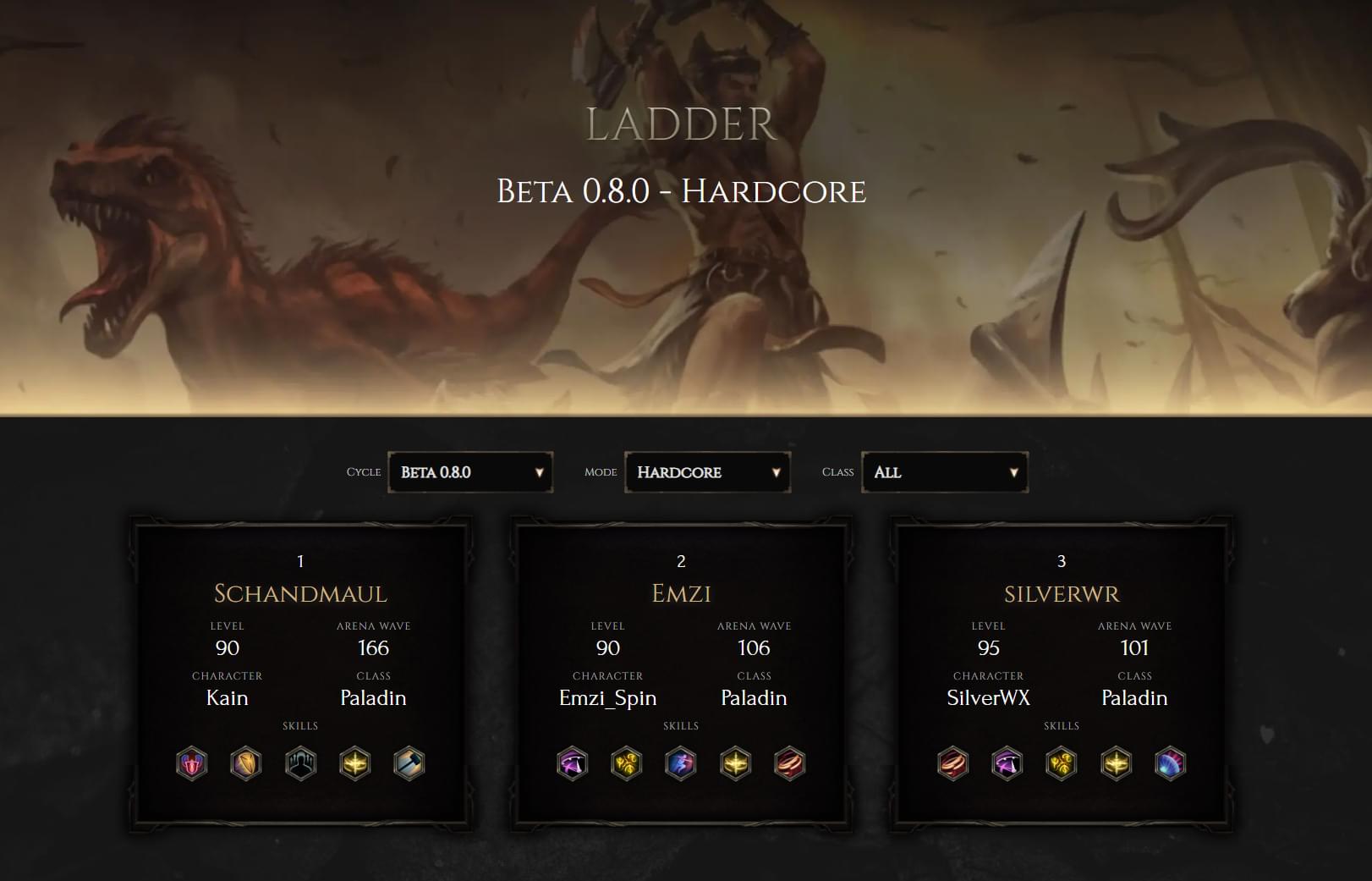1372x881 pixels.
Task: Open SilverWR's character name SilverWX
Action: point(987,698)
